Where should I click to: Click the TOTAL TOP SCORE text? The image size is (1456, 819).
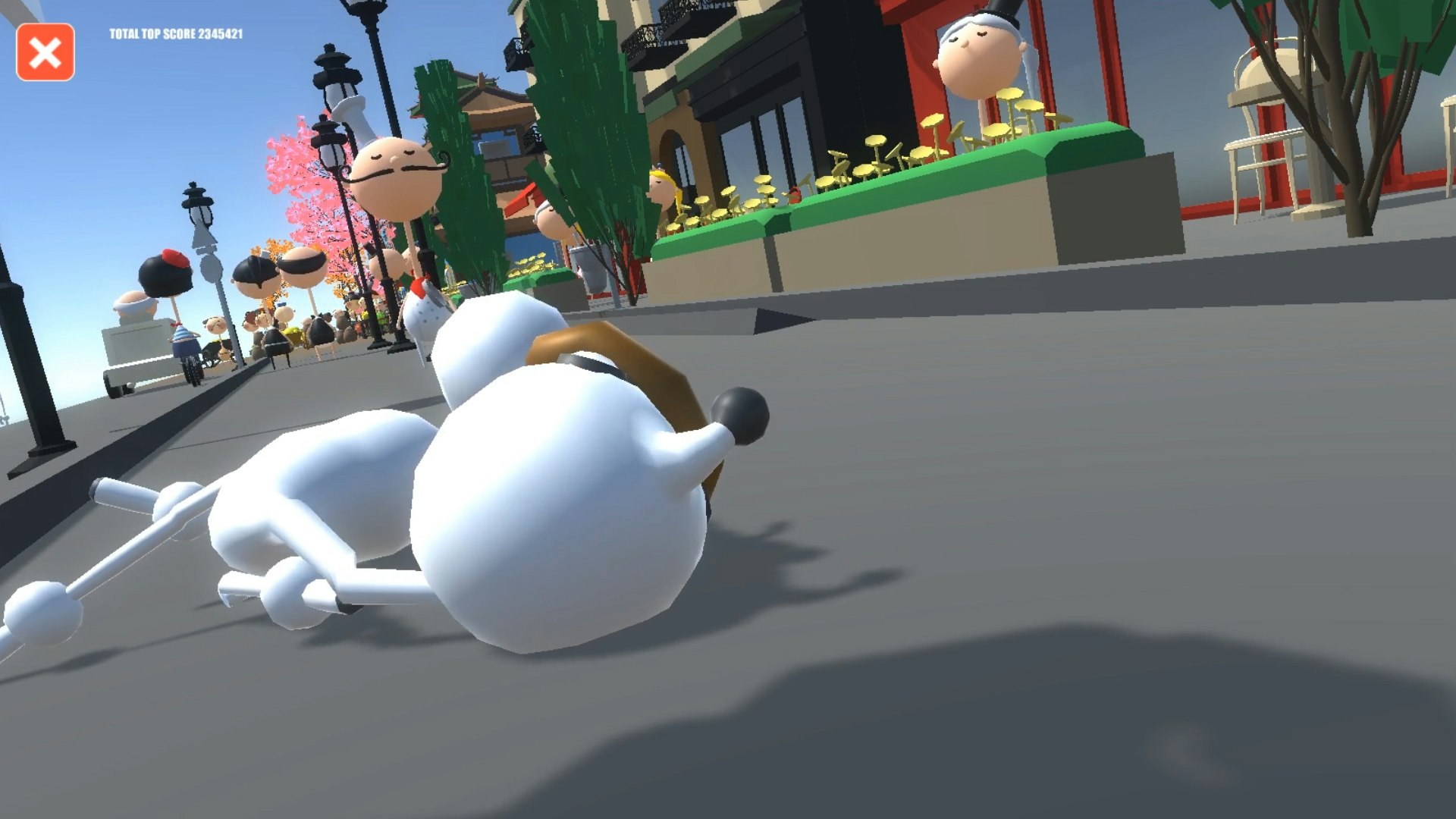[176, 33]
